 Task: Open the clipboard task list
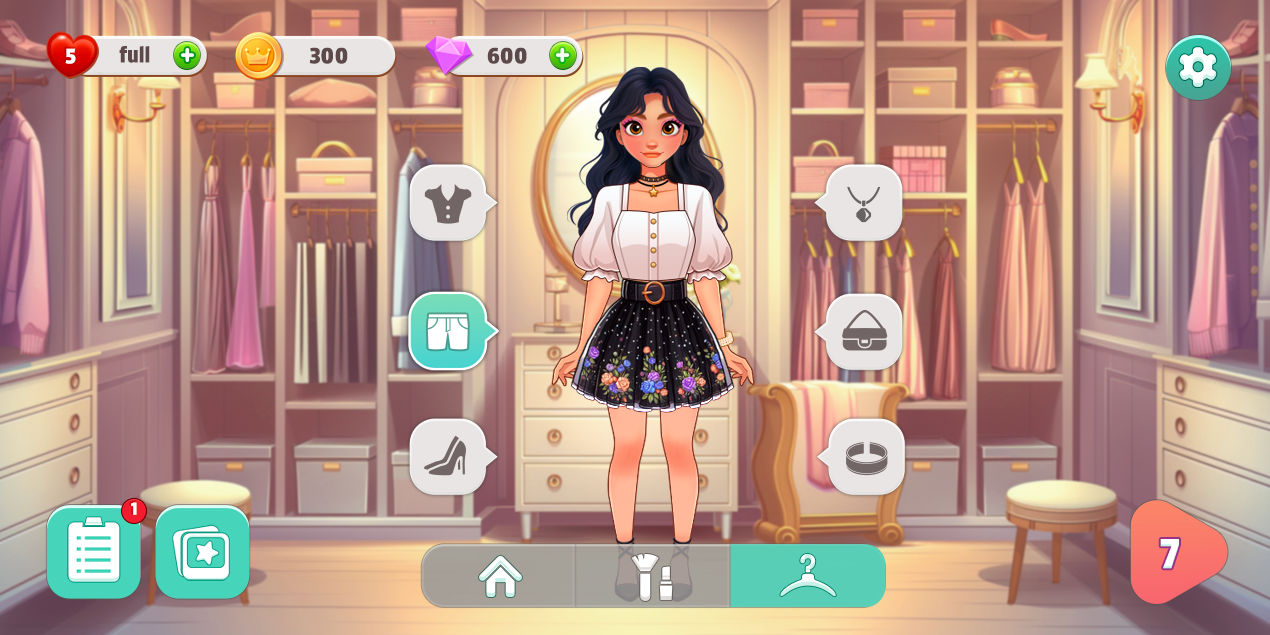click(x=94, y=552)
